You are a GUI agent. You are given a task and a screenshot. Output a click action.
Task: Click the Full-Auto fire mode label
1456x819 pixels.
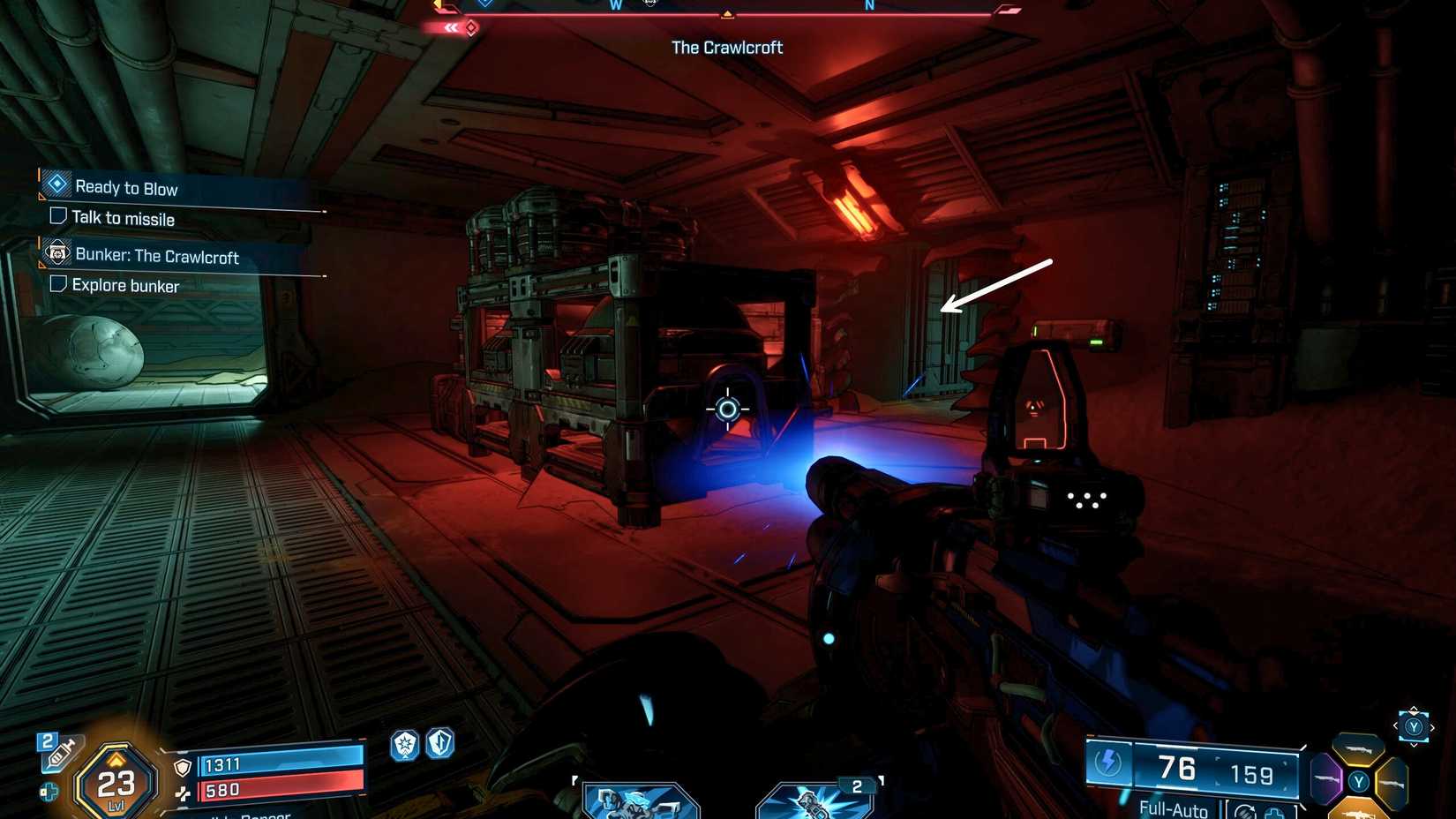(1173, 808)
